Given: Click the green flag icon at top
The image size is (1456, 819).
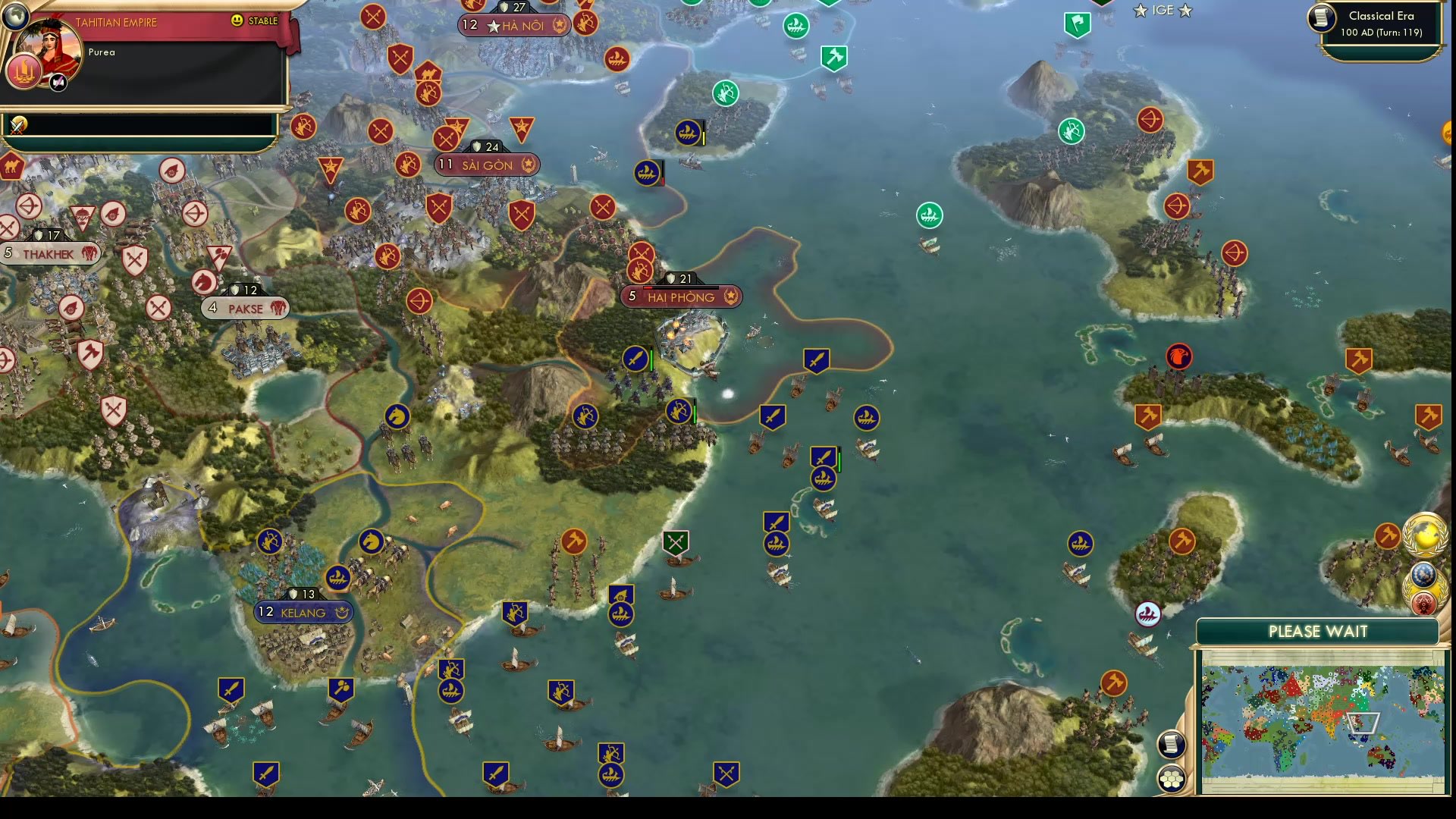Looking at the screenshot, I should 1076,22.
